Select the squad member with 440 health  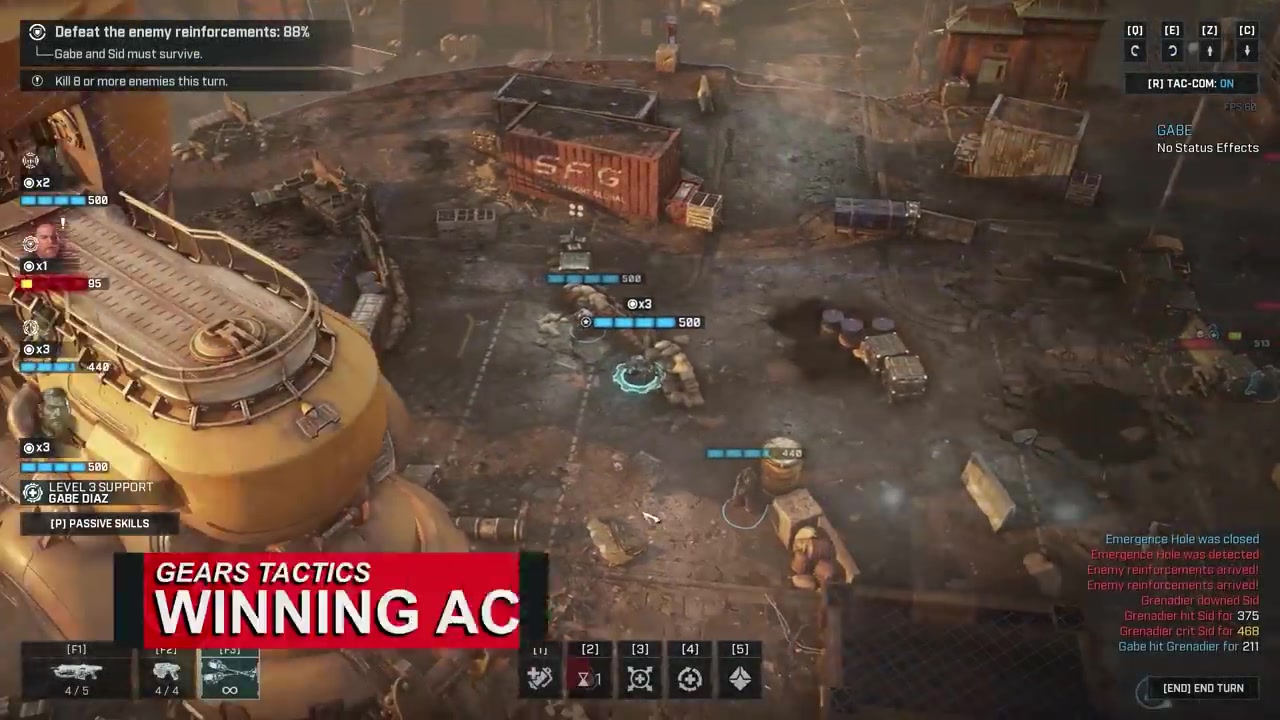[x=40, y=332]
